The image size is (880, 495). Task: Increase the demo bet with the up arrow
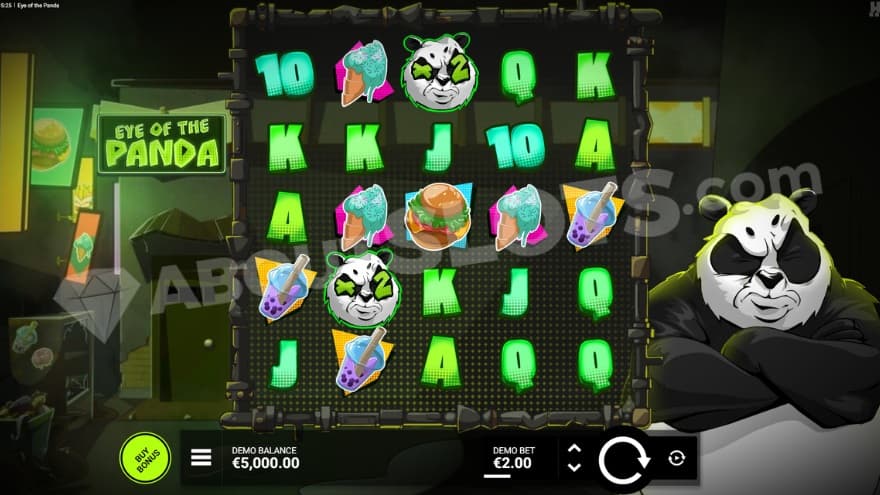(x=574, y=449)
